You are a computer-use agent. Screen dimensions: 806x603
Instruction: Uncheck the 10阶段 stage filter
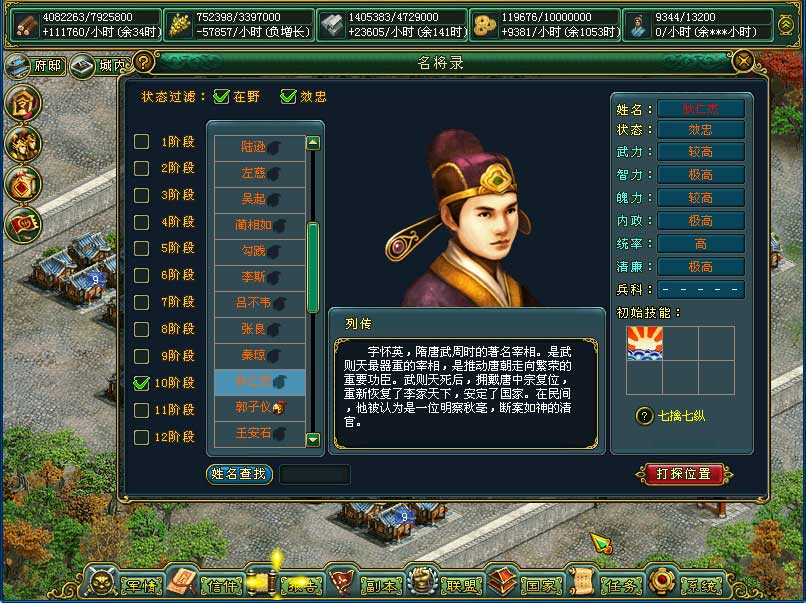142,382
